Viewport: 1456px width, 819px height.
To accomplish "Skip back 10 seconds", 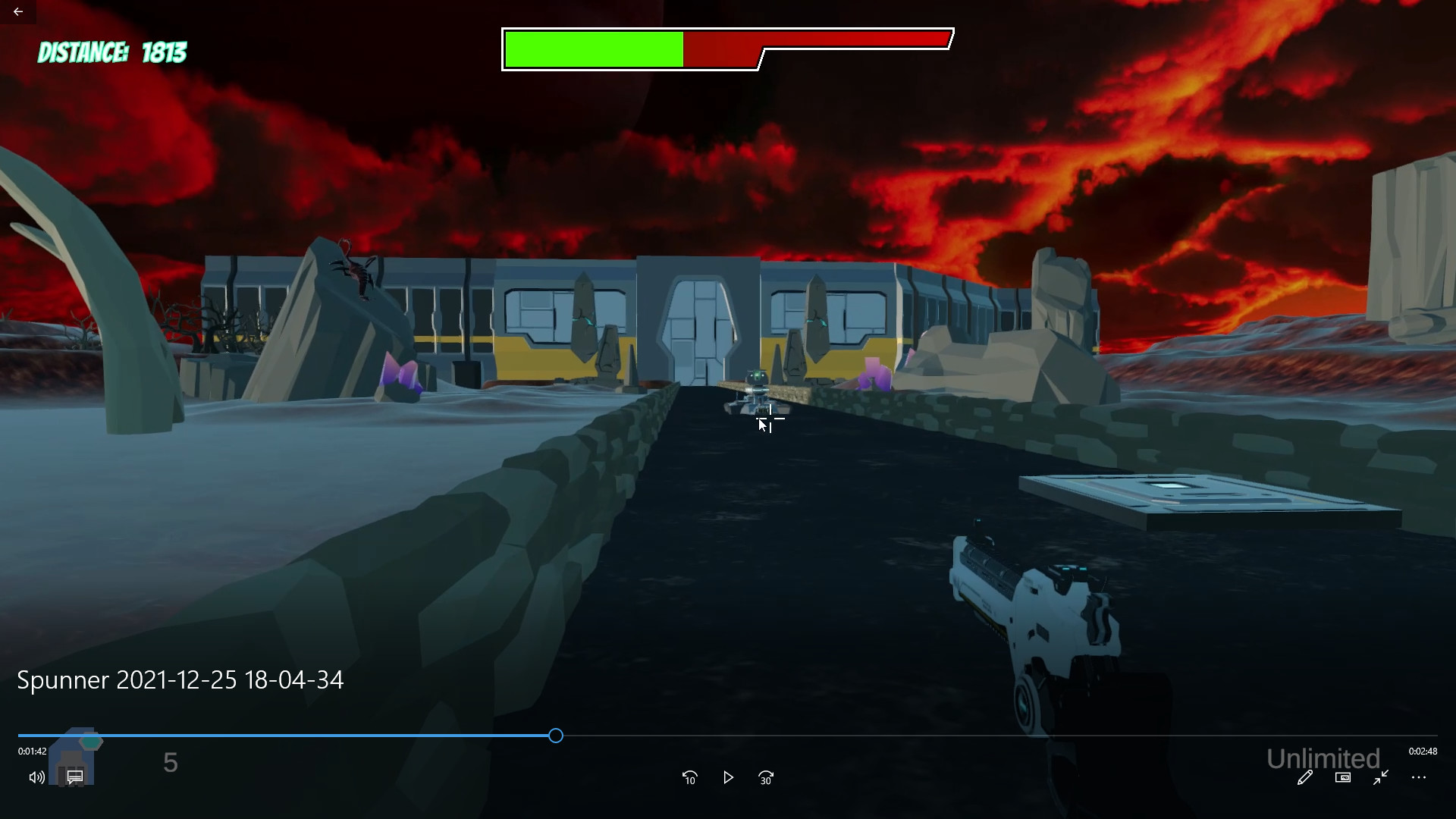I will 690,777.
